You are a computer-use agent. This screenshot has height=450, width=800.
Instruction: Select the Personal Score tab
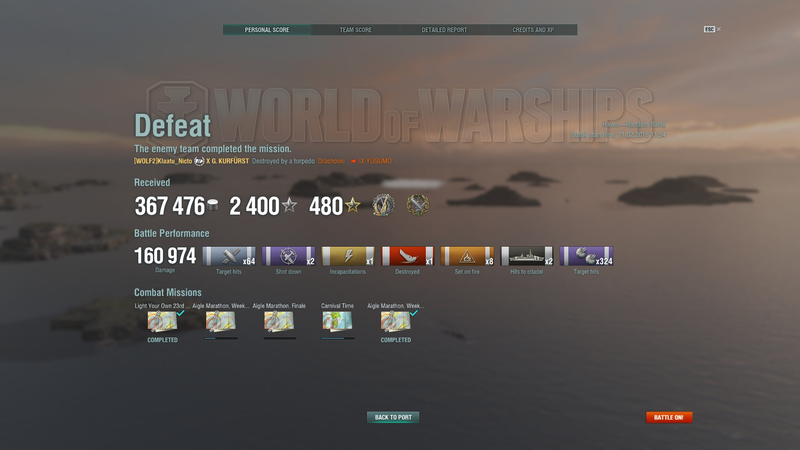pos(267,30)
